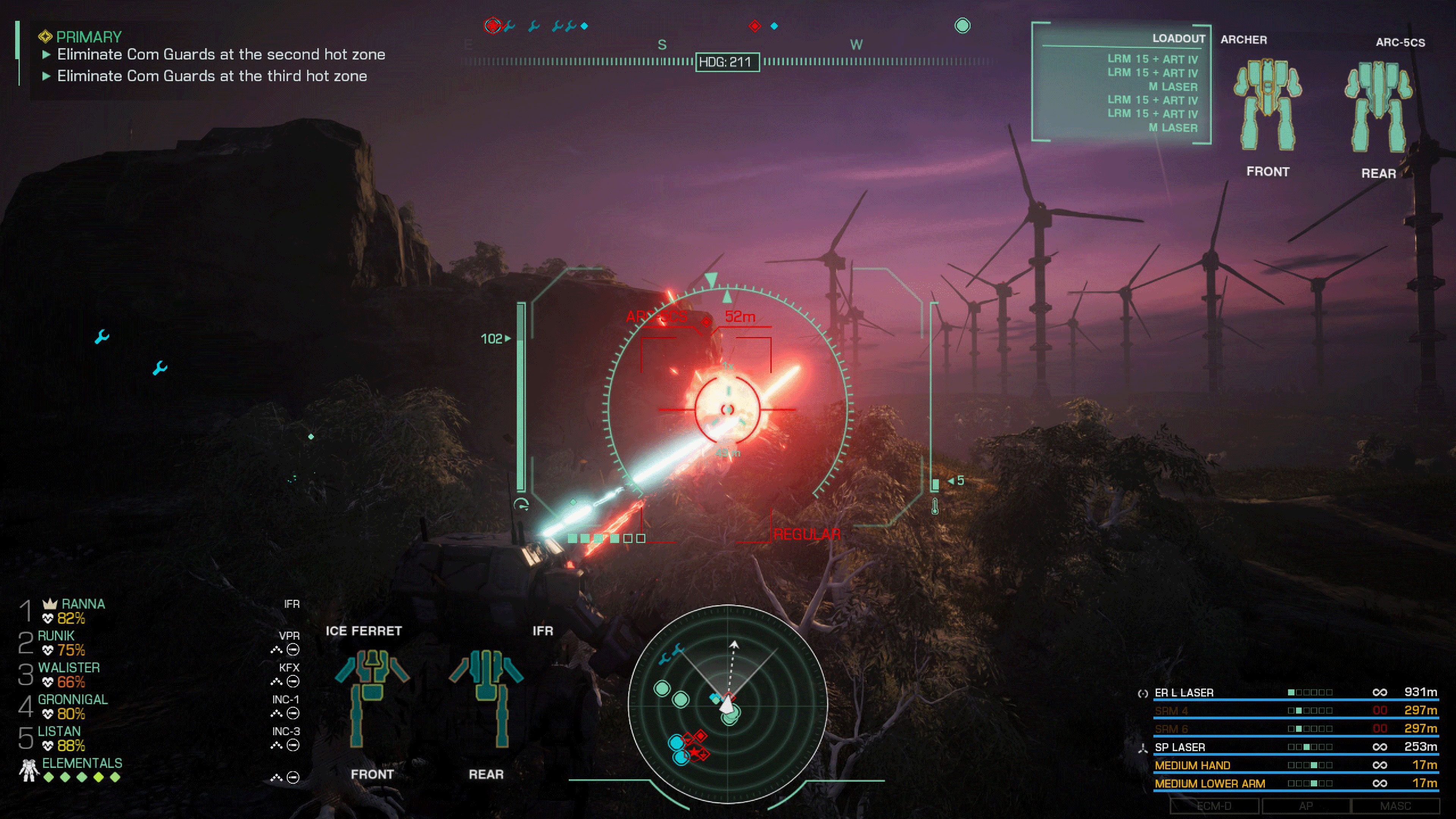The image size is (1456, 819).
Task: Expand the second hot zone objective arrow
Action: (47, 54)
